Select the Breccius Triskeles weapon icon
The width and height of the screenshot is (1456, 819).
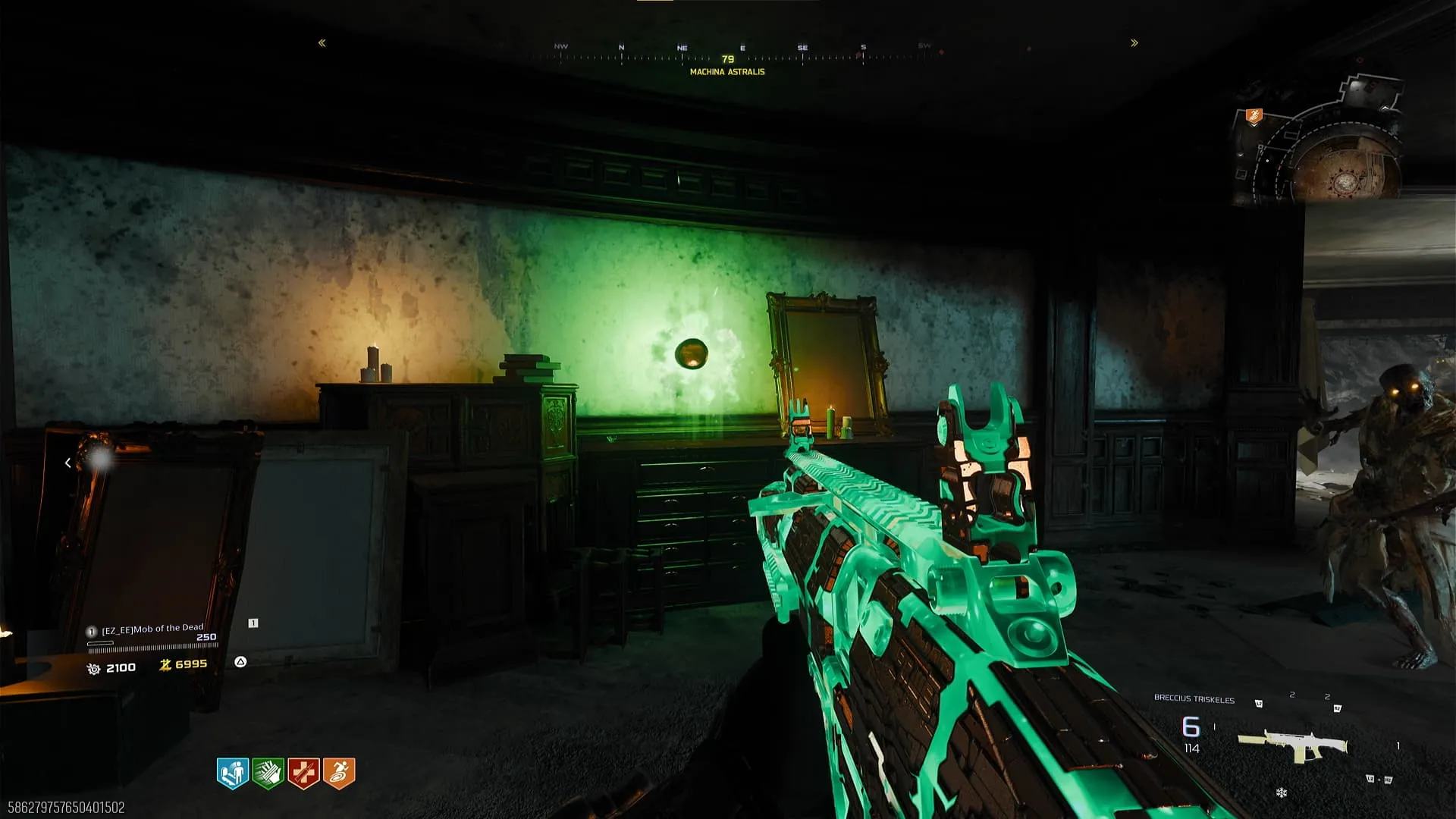click(x=1292, y=745)
